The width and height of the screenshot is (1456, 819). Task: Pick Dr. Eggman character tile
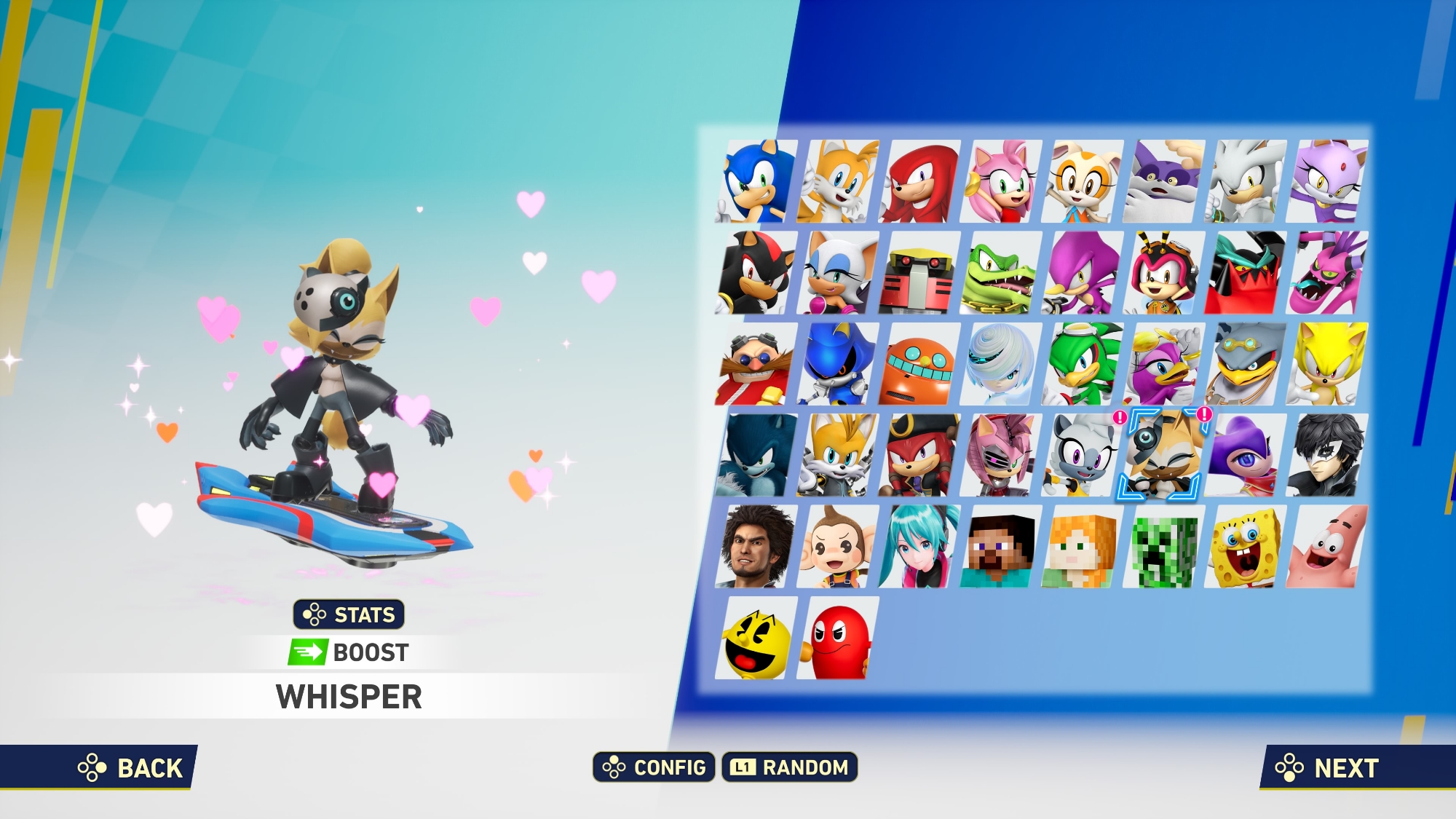756,364
